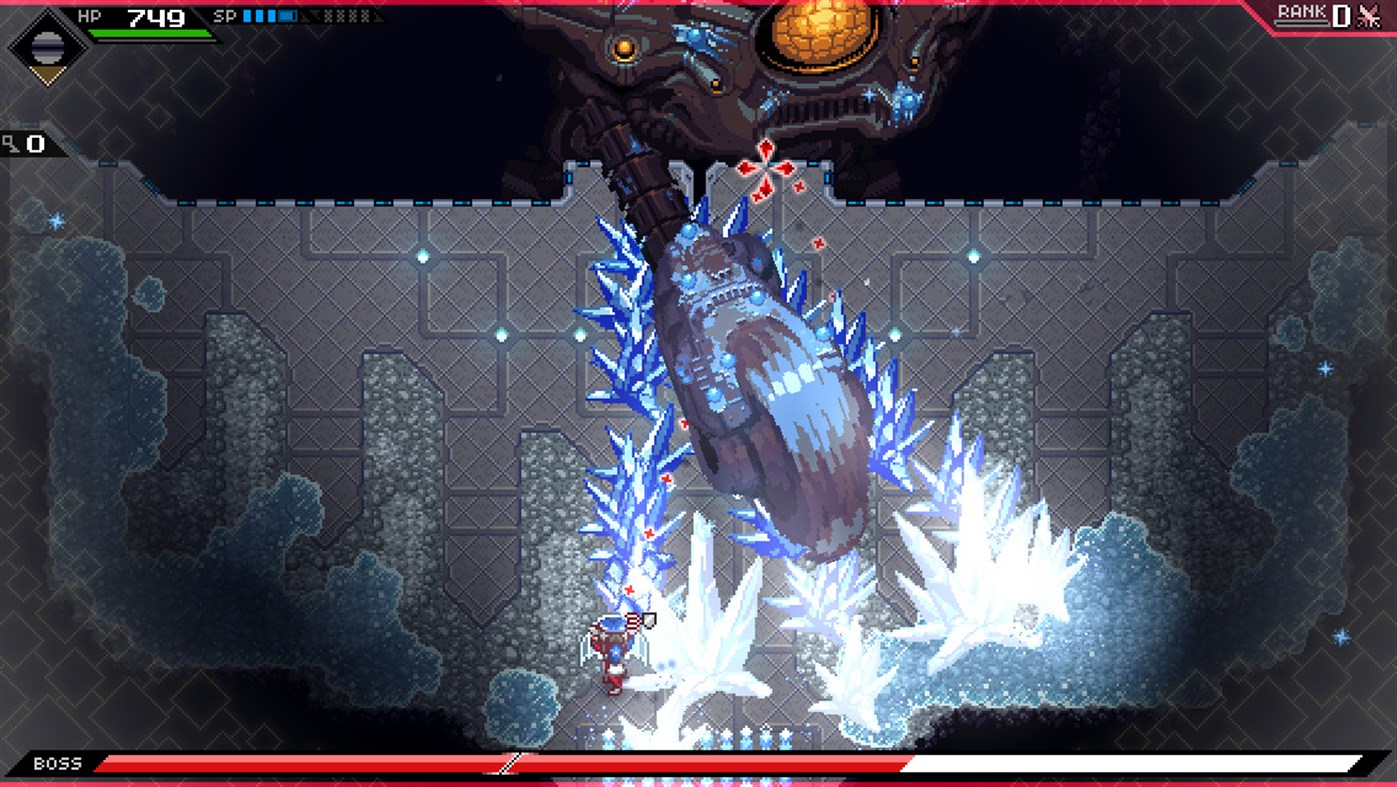Select the BOSS label tab
Viewport: 1397px width, 787px height.
coord(58,763)
